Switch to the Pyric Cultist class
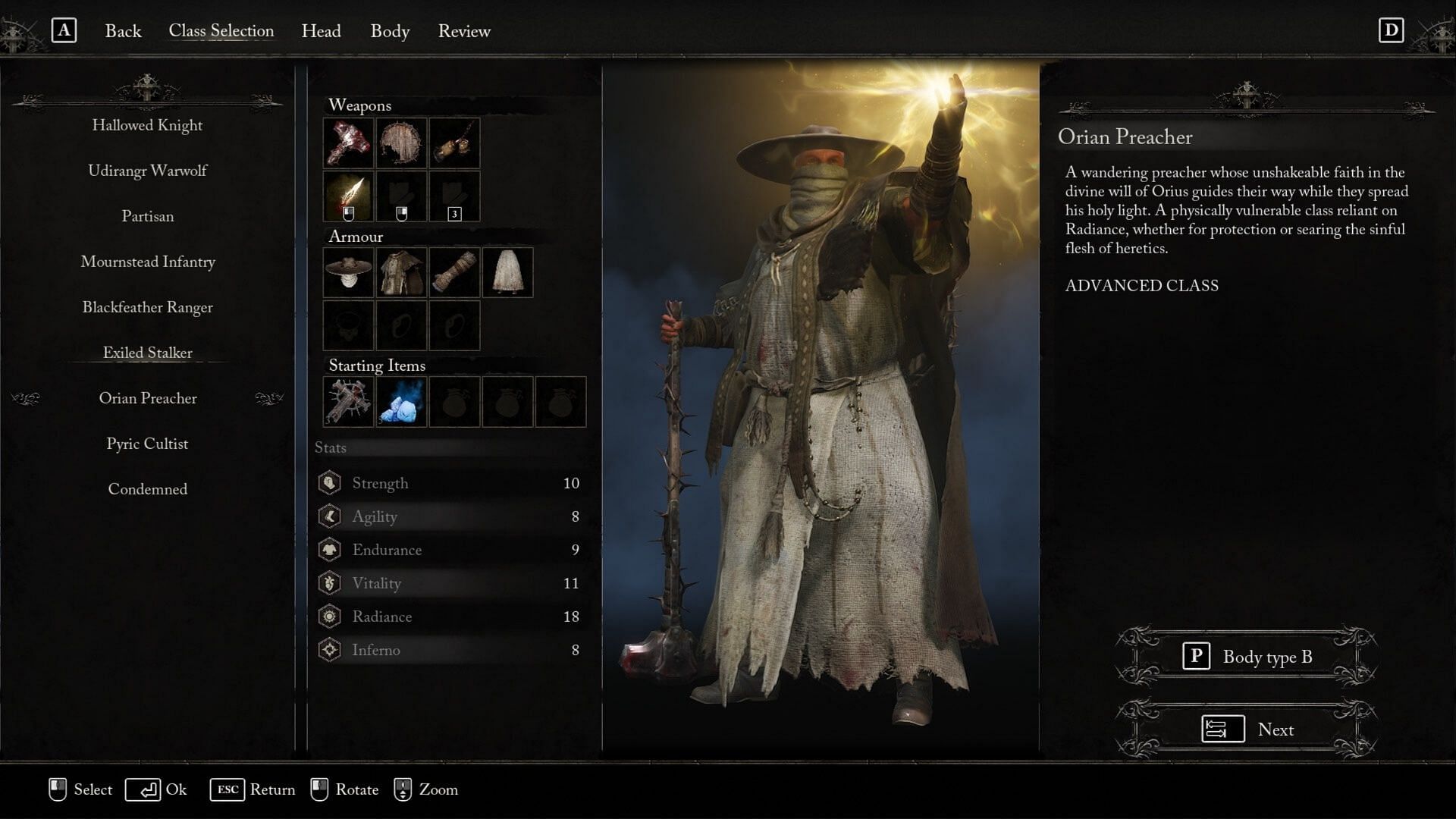 147,444
